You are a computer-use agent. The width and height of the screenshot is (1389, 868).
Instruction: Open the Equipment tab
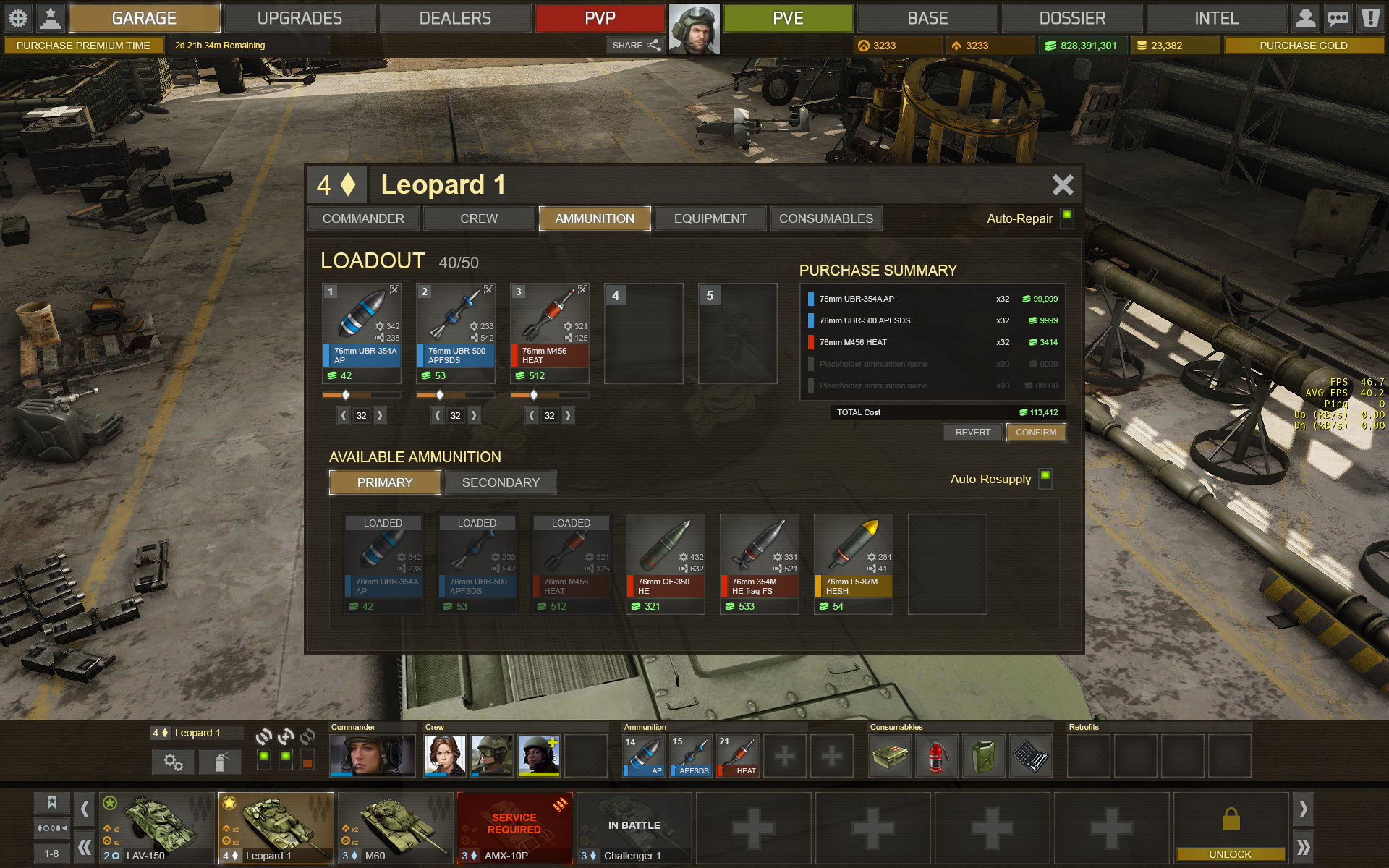[x=710, y=218]
